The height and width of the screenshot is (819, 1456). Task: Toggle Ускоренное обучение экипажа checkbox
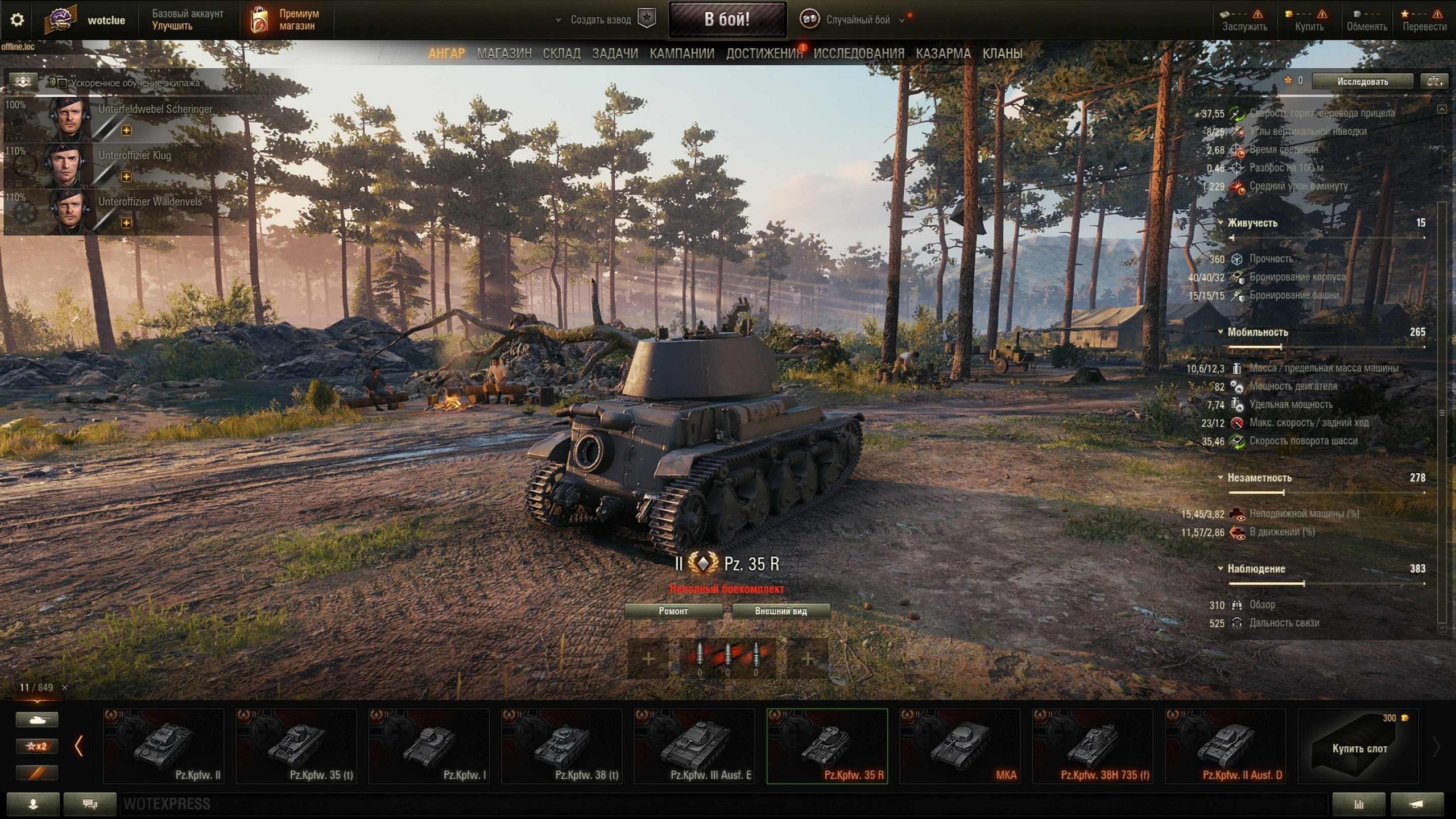click(63, 83)
